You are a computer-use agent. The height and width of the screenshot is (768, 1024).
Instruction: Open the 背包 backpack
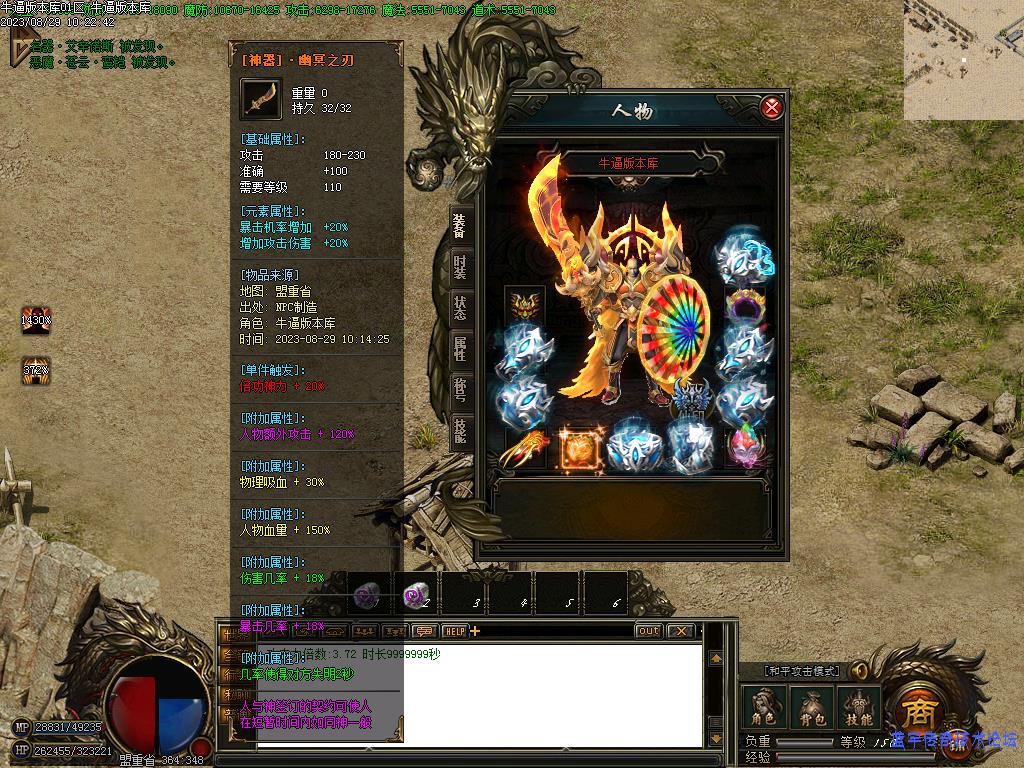811,708
